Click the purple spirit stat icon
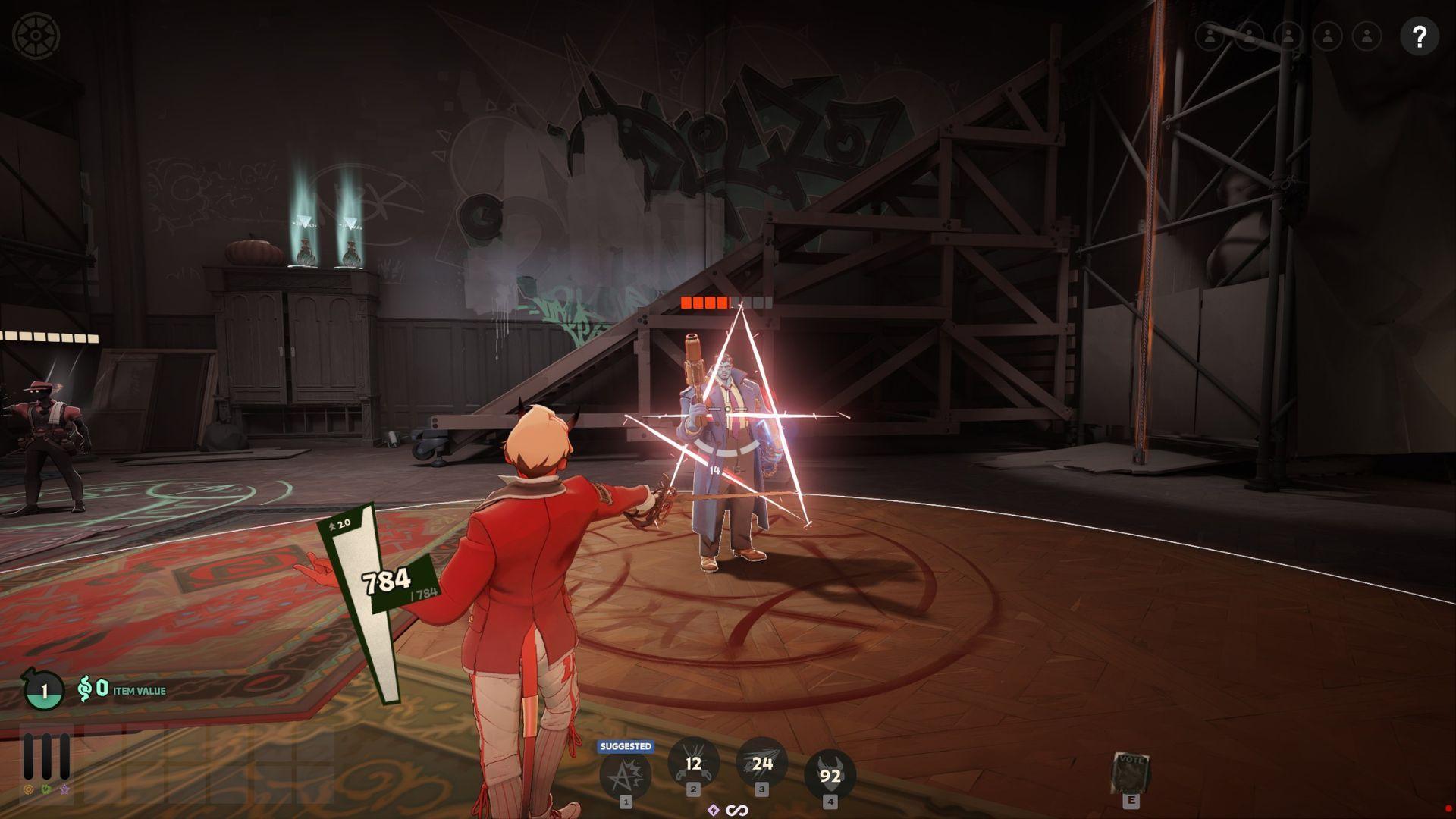The height and width of the screenshot is (819, 1456). (65, 789)
